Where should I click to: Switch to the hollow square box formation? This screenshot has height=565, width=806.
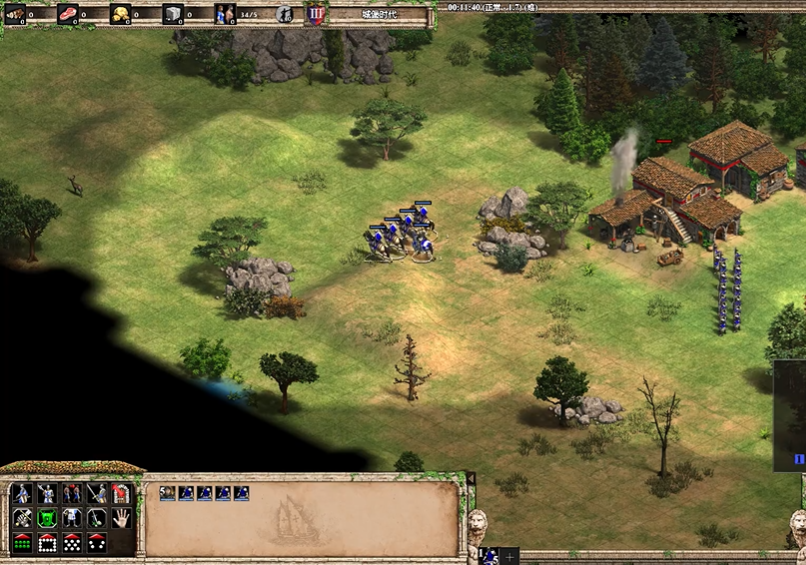click(47, 543)
